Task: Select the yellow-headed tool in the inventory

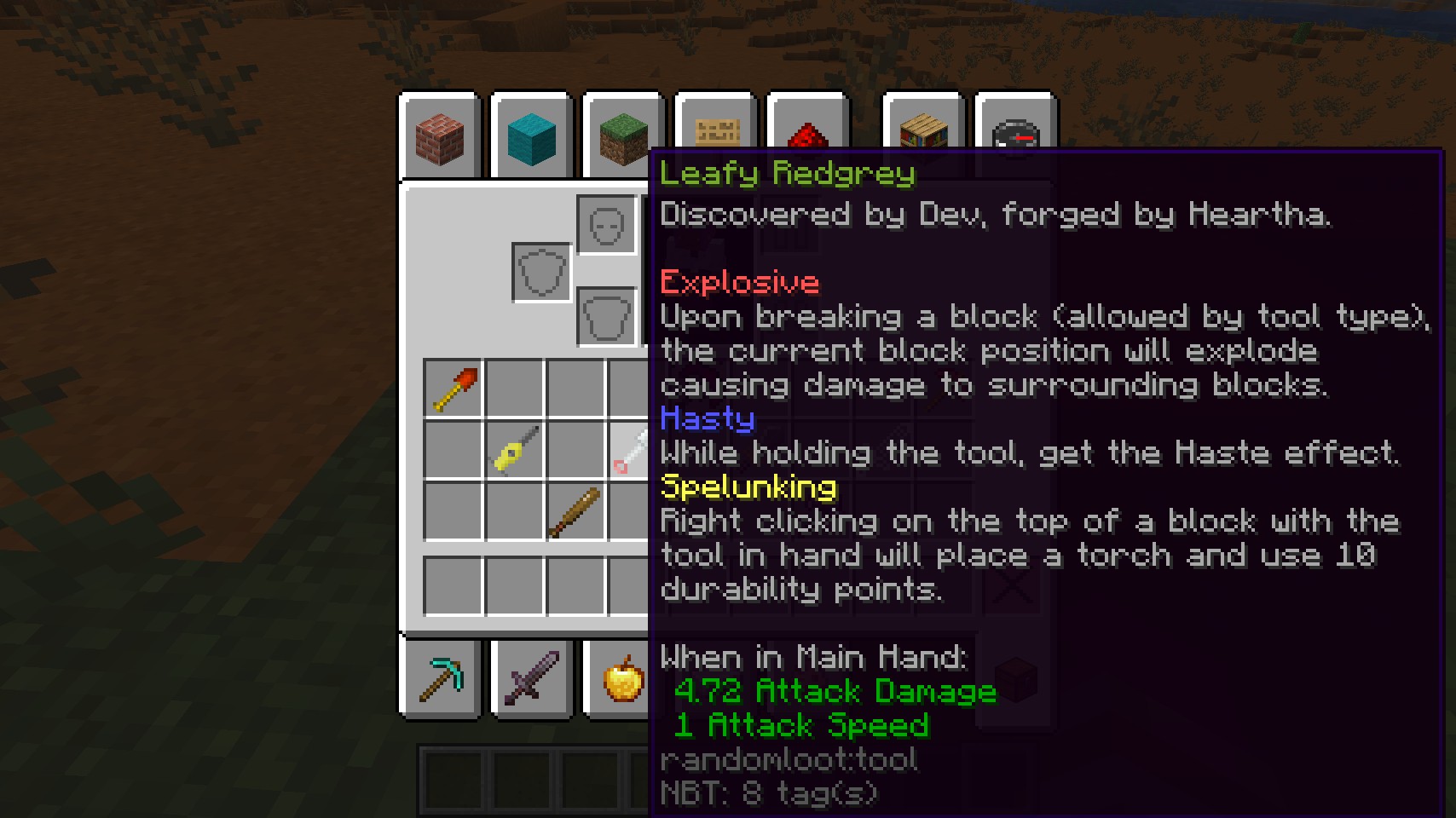Action: (x=515, y=450)
